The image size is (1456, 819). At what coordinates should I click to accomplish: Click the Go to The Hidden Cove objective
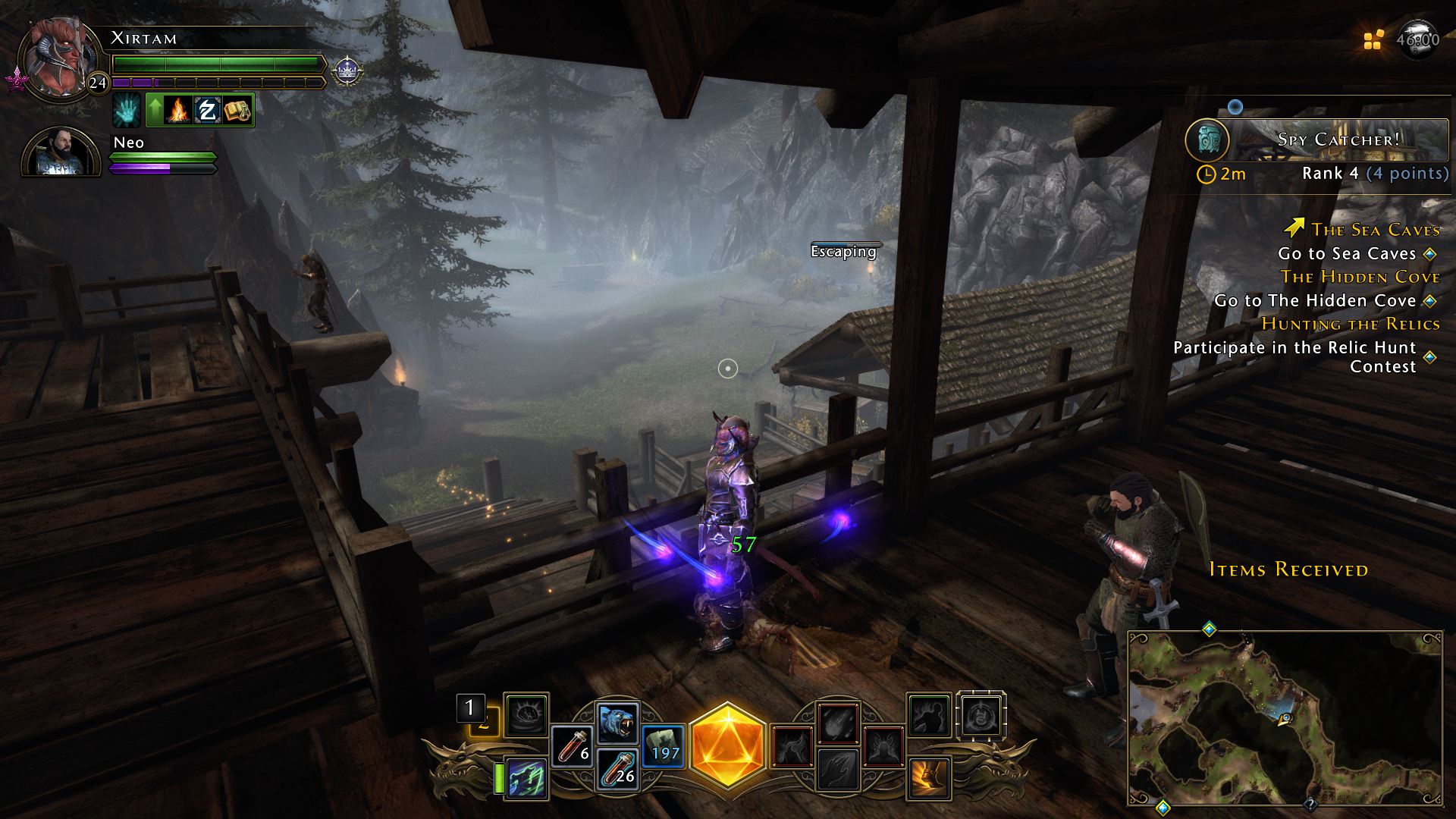(x=1316, y=301)
